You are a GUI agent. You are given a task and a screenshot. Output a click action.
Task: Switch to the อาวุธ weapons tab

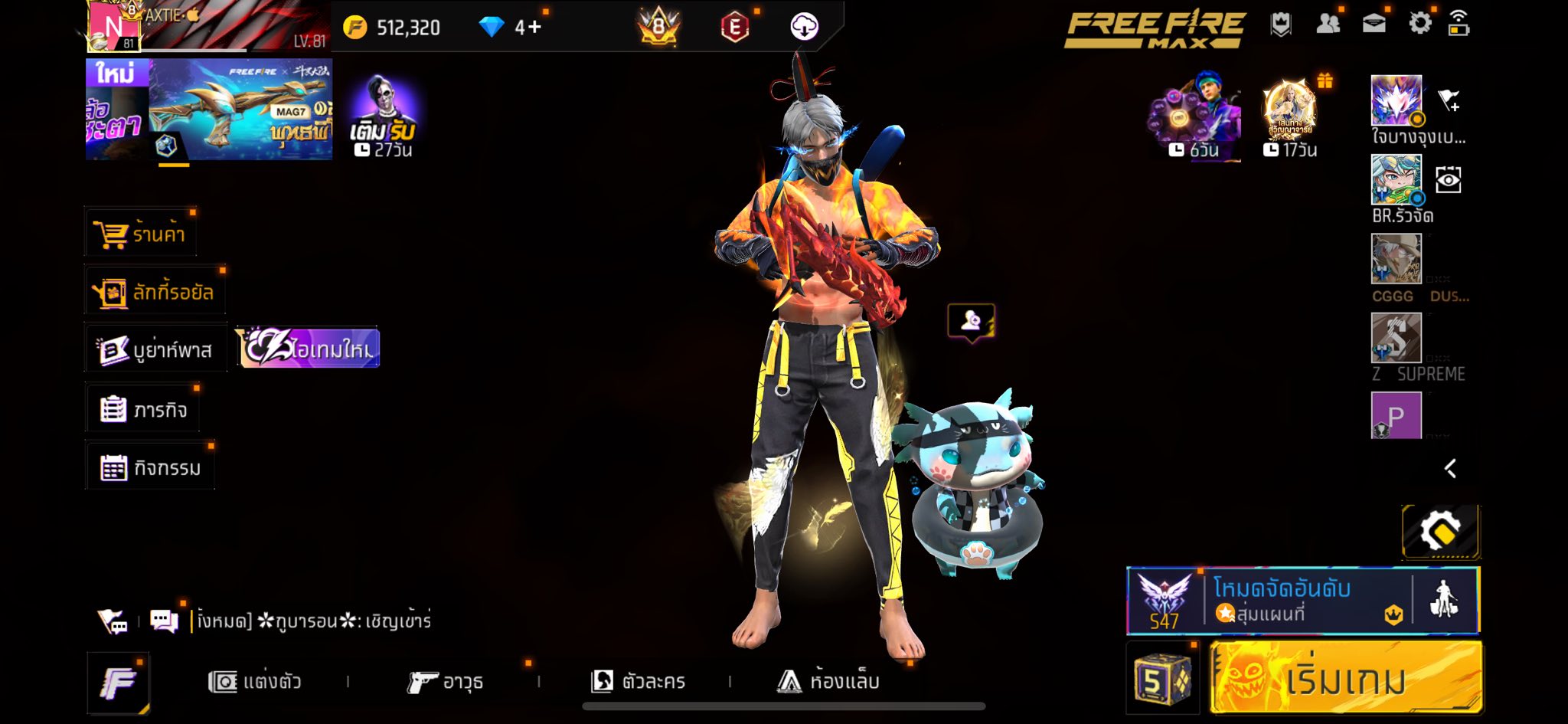pyautogui.click(x=446, y=681)
